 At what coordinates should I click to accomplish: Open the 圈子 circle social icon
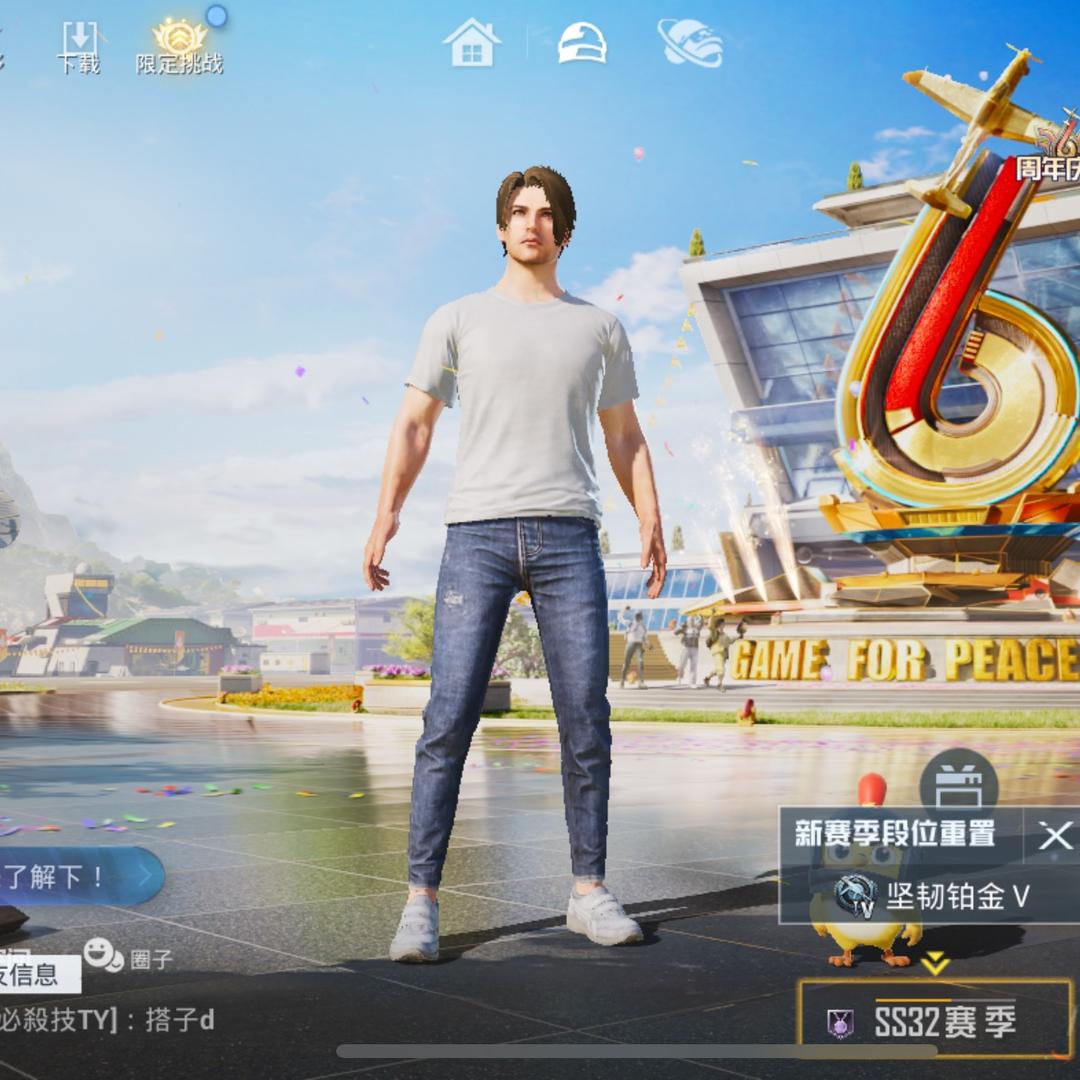[x=104, y=955]
